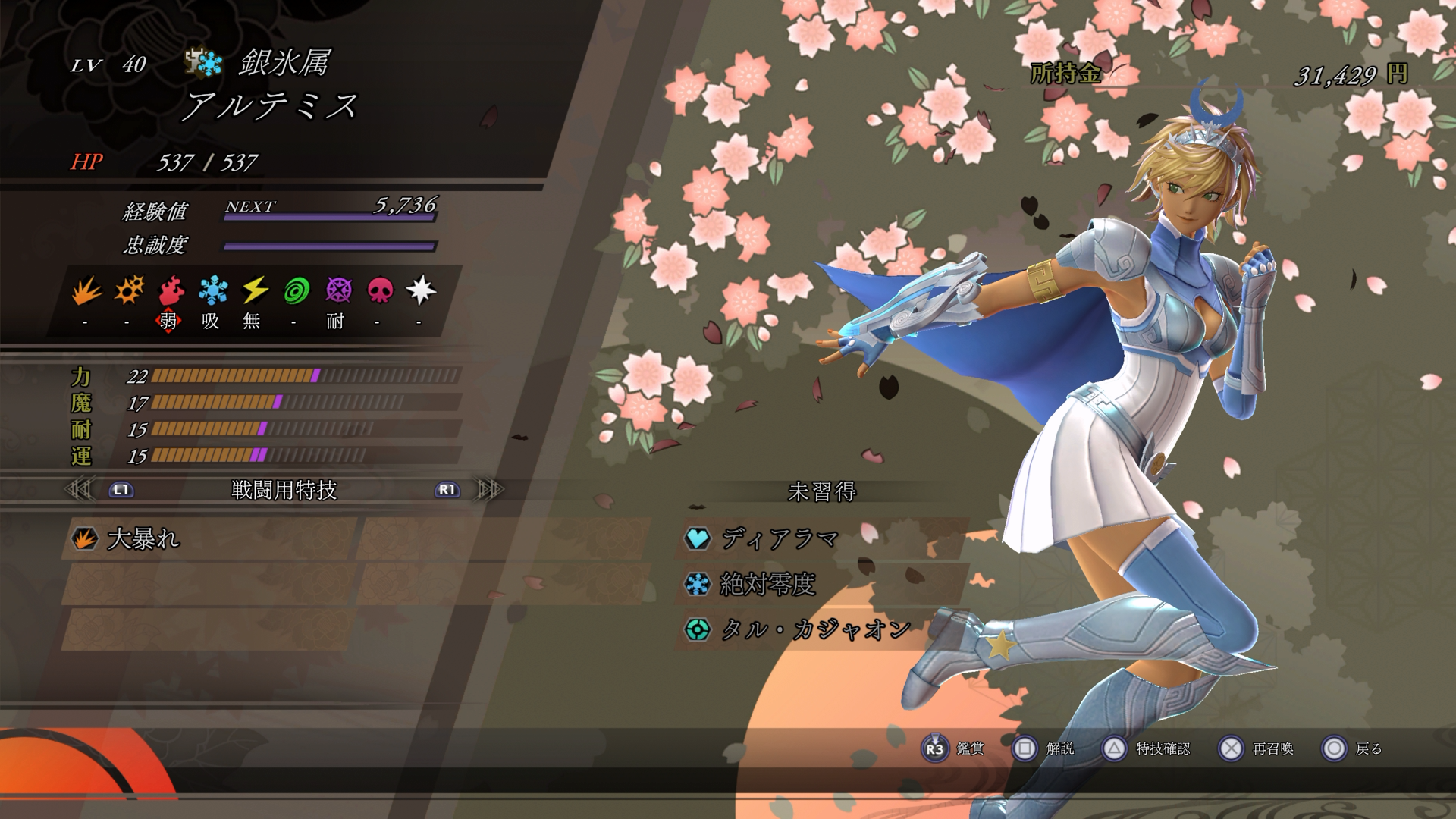Inspect the purple curse resist affinity icon

click(338, 291)
